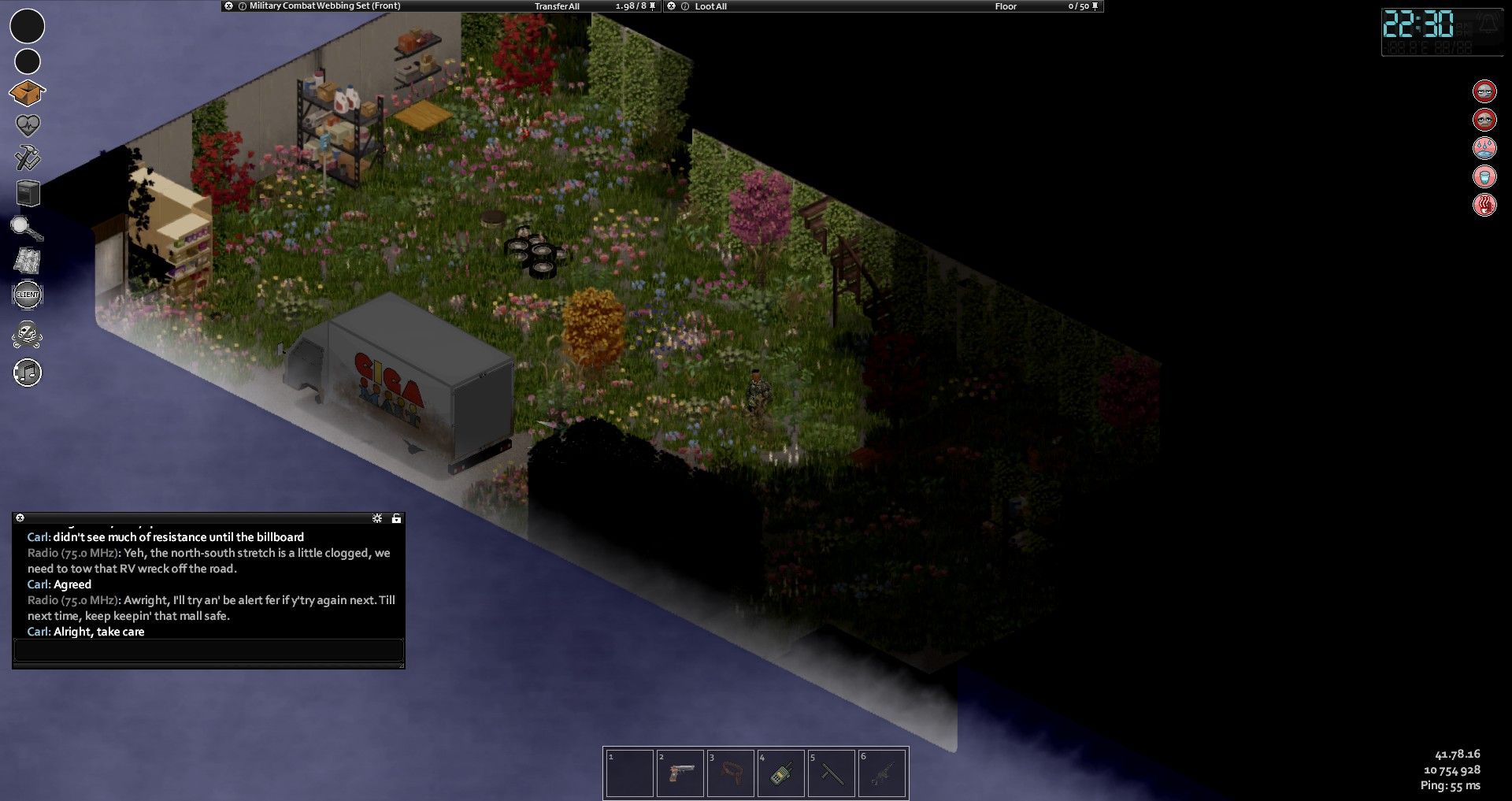Open the CLIENT options button

(28, 295)
